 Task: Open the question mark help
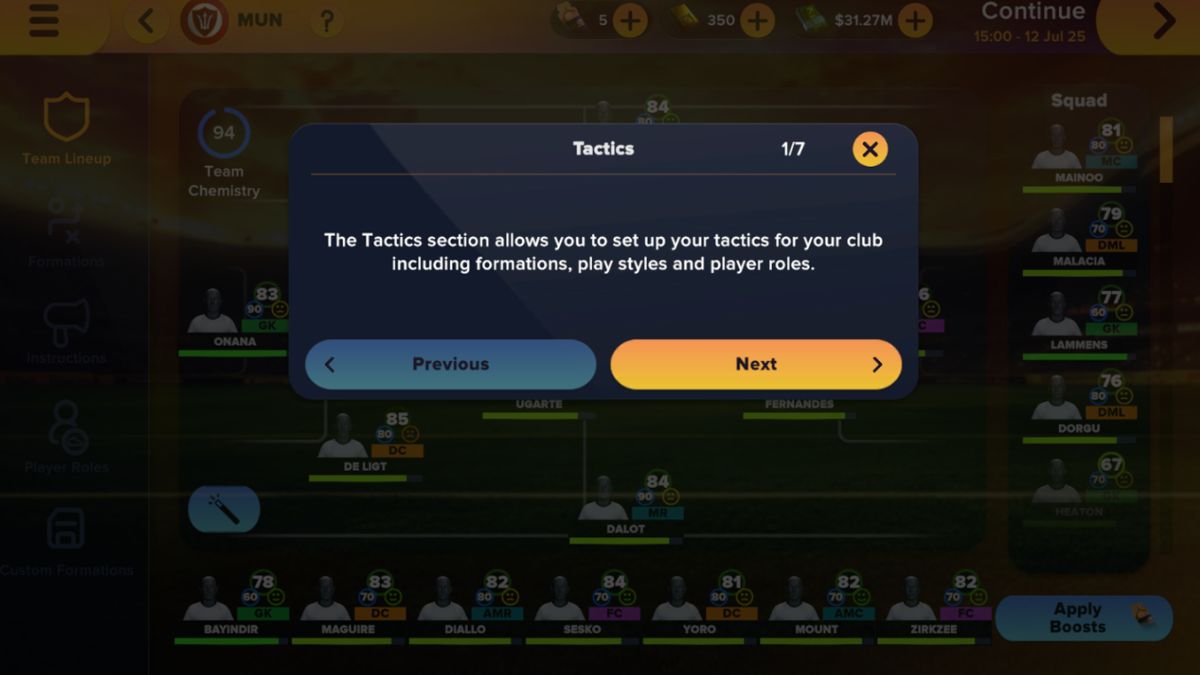click(x=326, y=21)
